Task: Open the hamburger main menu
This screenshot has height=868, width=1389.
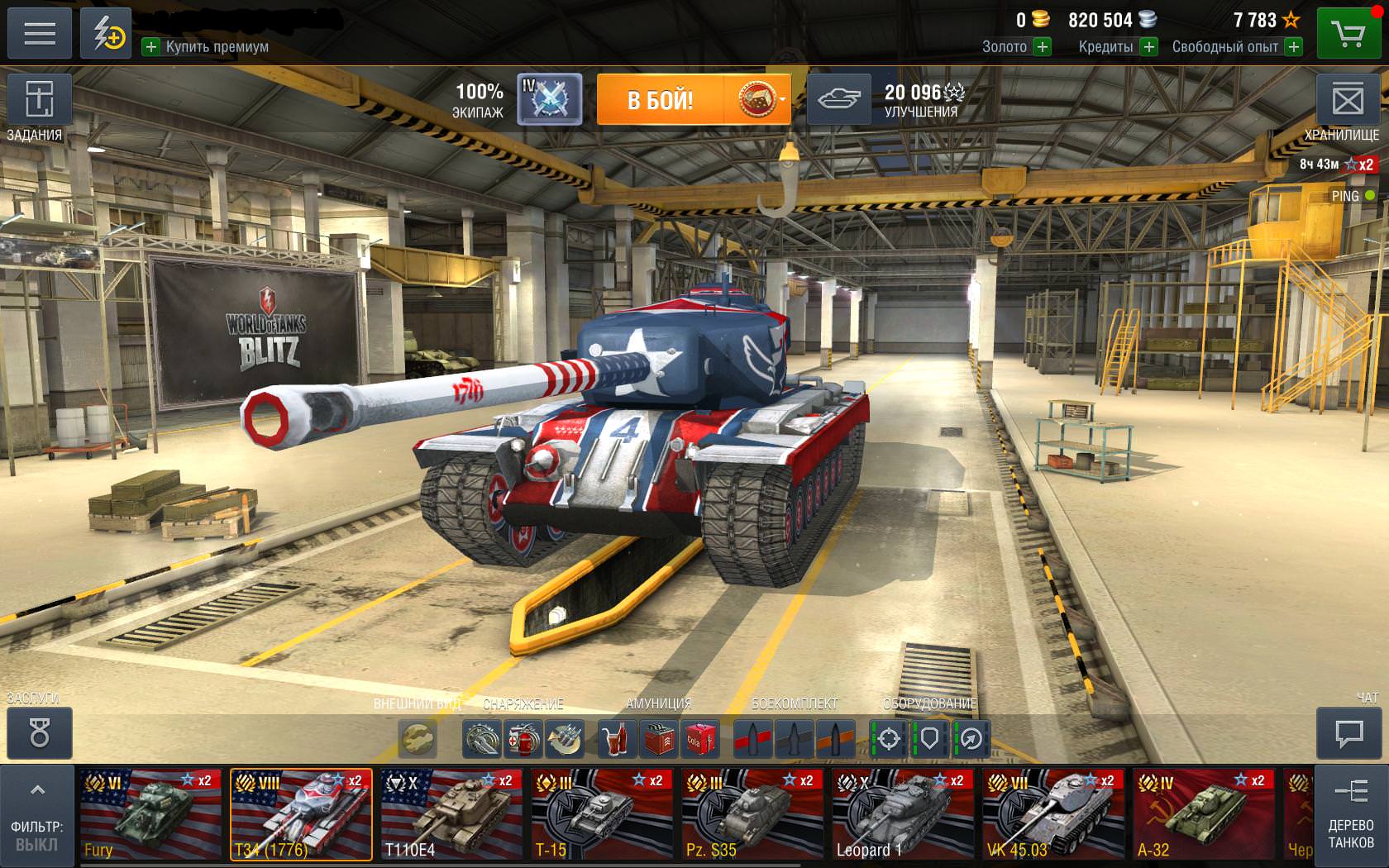Action: pos(39,33)
